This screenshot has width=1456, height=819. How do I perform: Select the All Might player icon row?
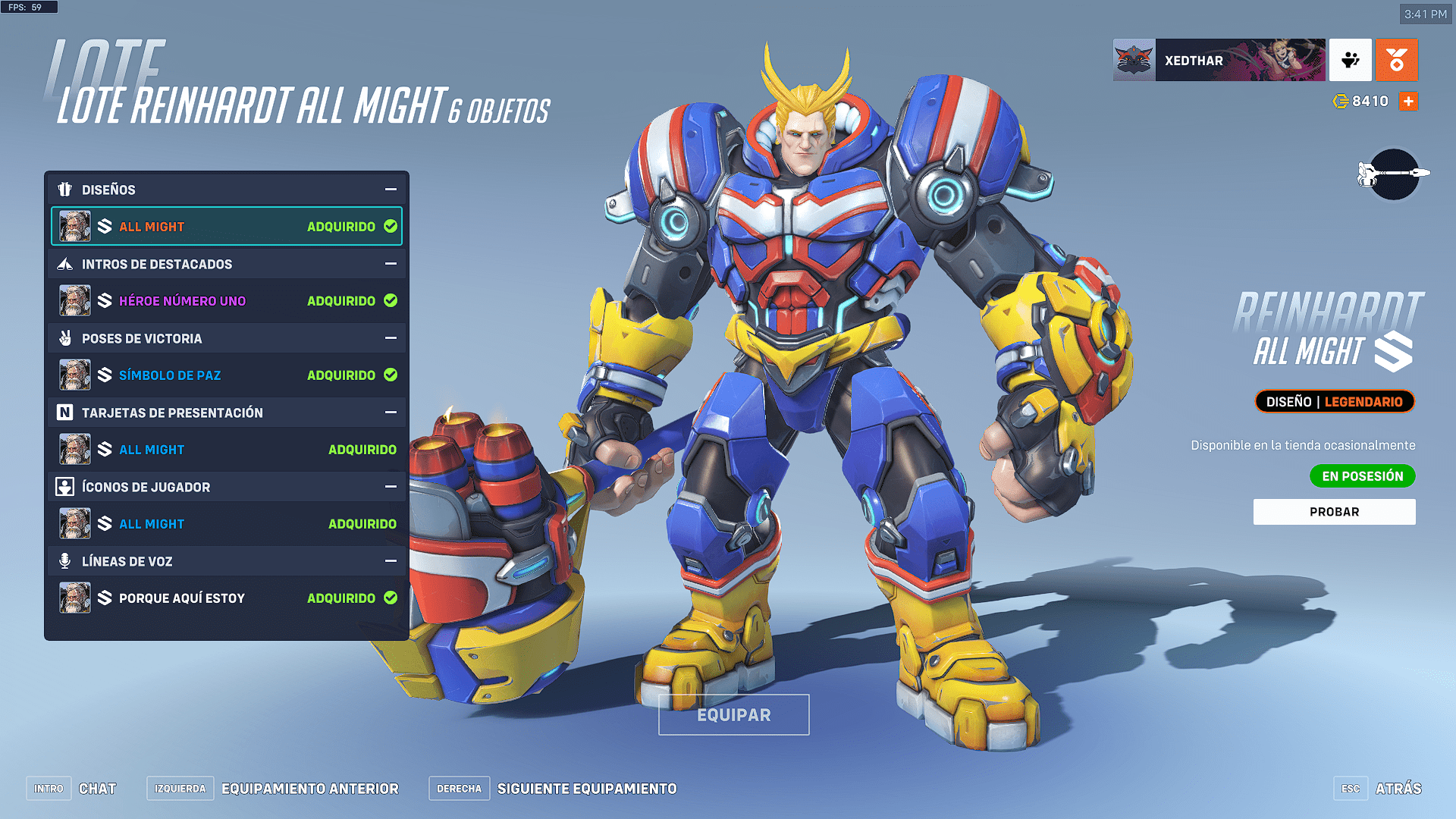[226, 524]
